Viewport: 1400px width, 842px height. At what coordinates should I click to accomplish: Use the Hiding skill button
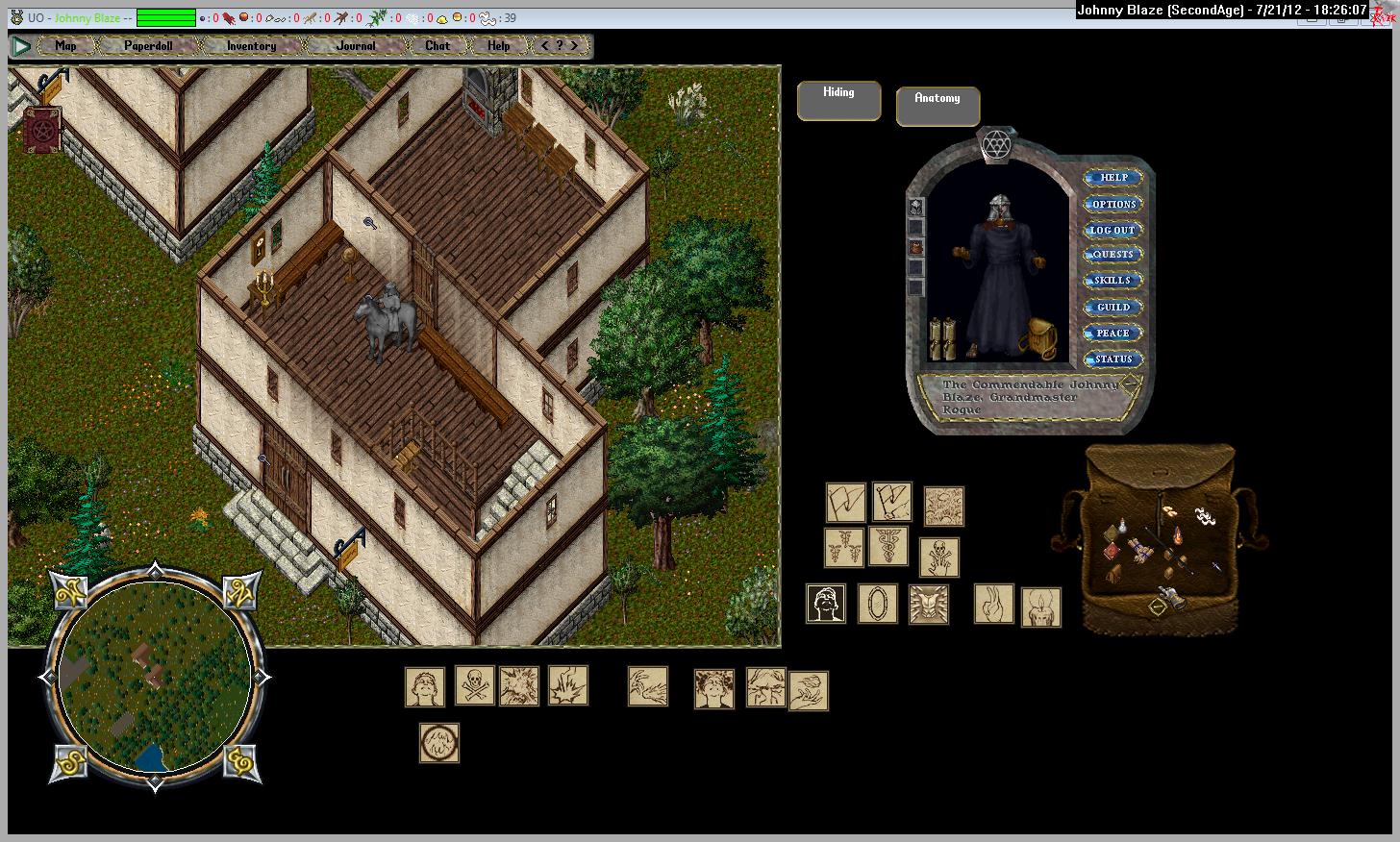click(x=838, y=100)
